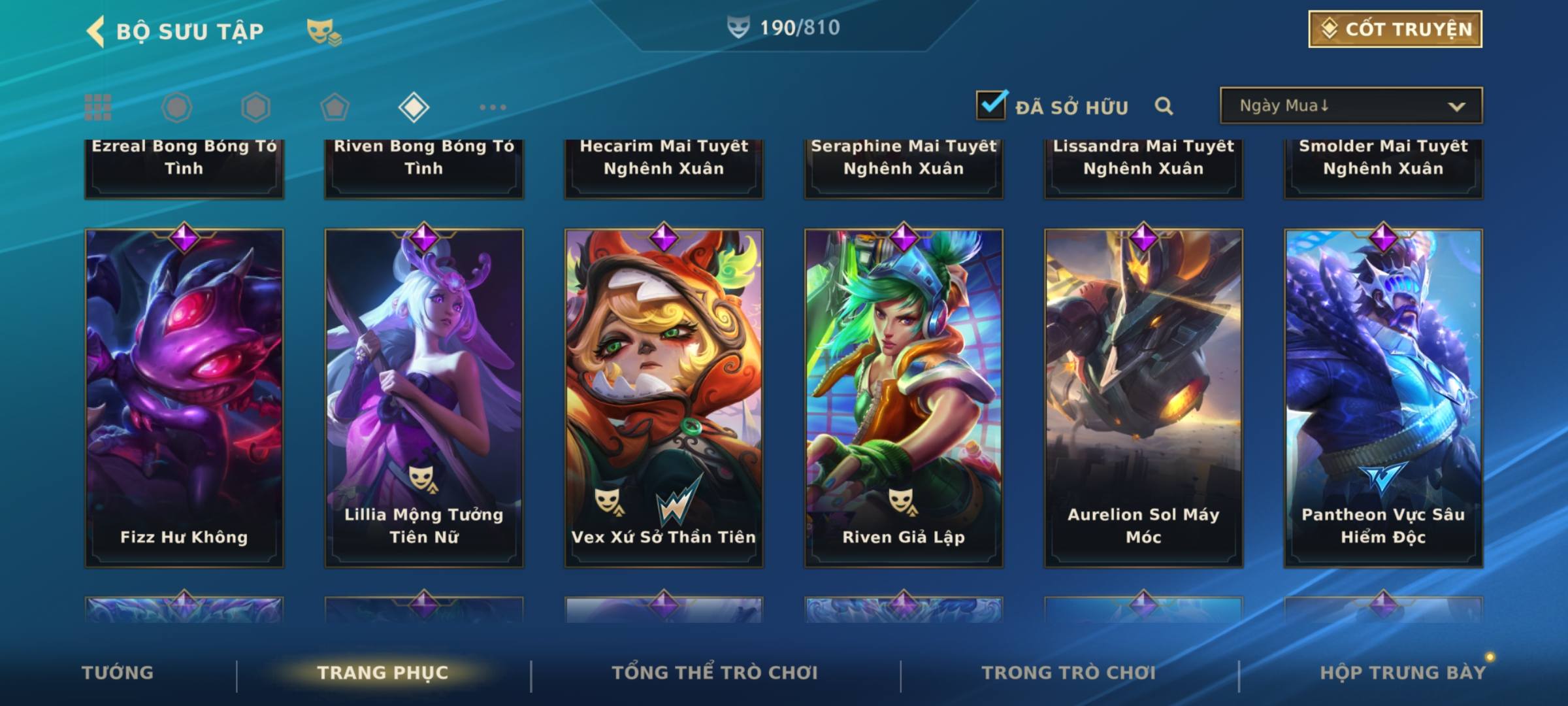Switch to the Tướng tab
Image resolution: width=1568 pixels, height=706 pixels.
[x=118, y=673]
